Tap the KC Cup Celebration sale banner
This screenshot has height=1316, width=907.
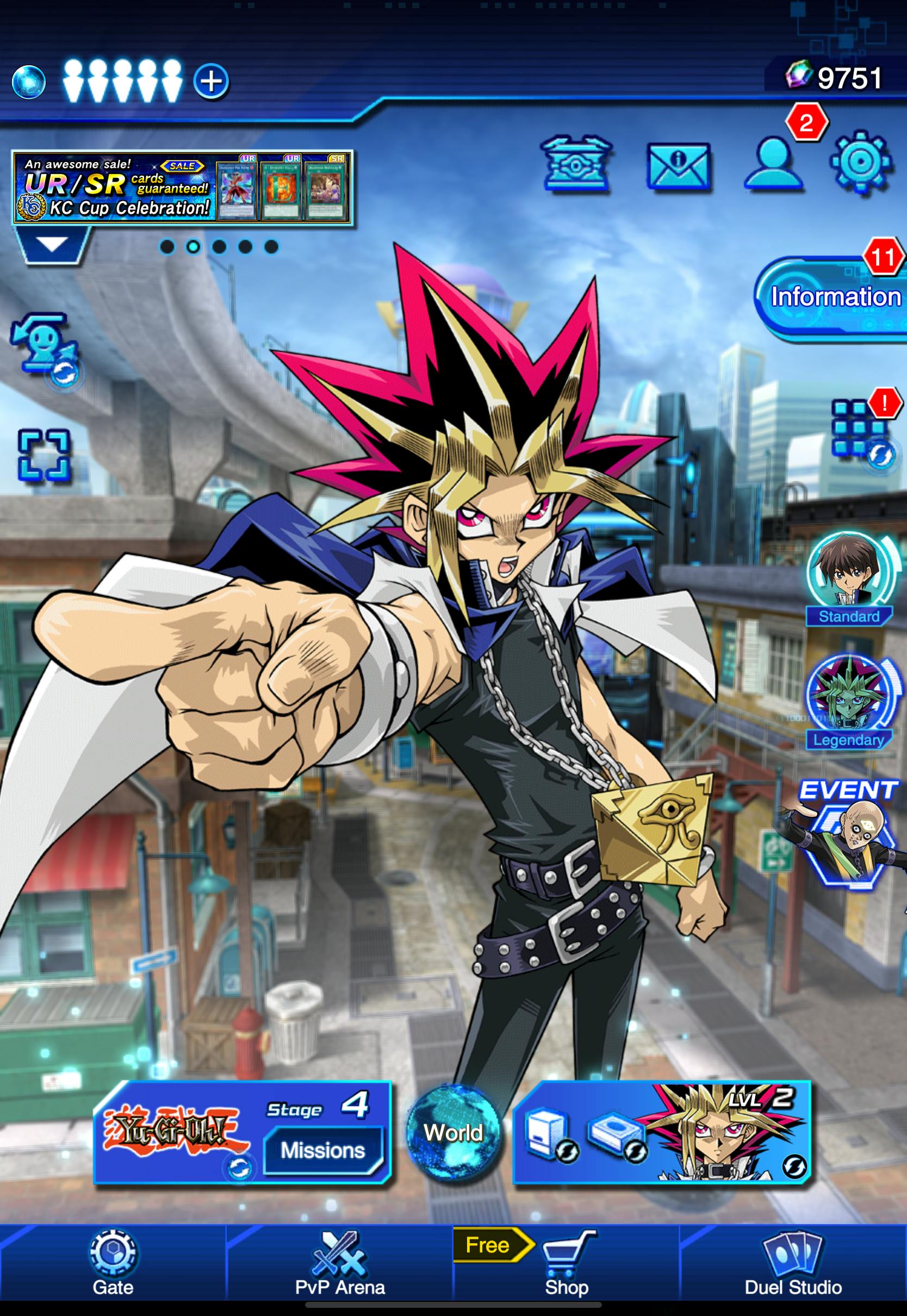182,187
